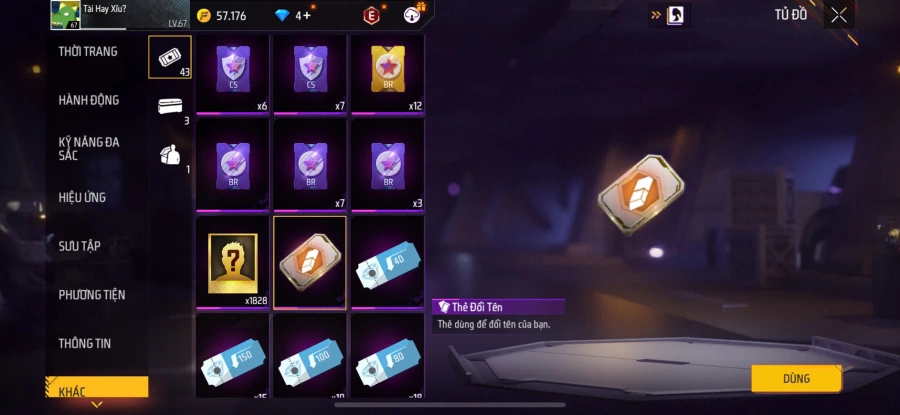Open the Thông Tin category
The width and height of the screenshot is (900, 415).
pyautogui.click(x=84, y=343)
